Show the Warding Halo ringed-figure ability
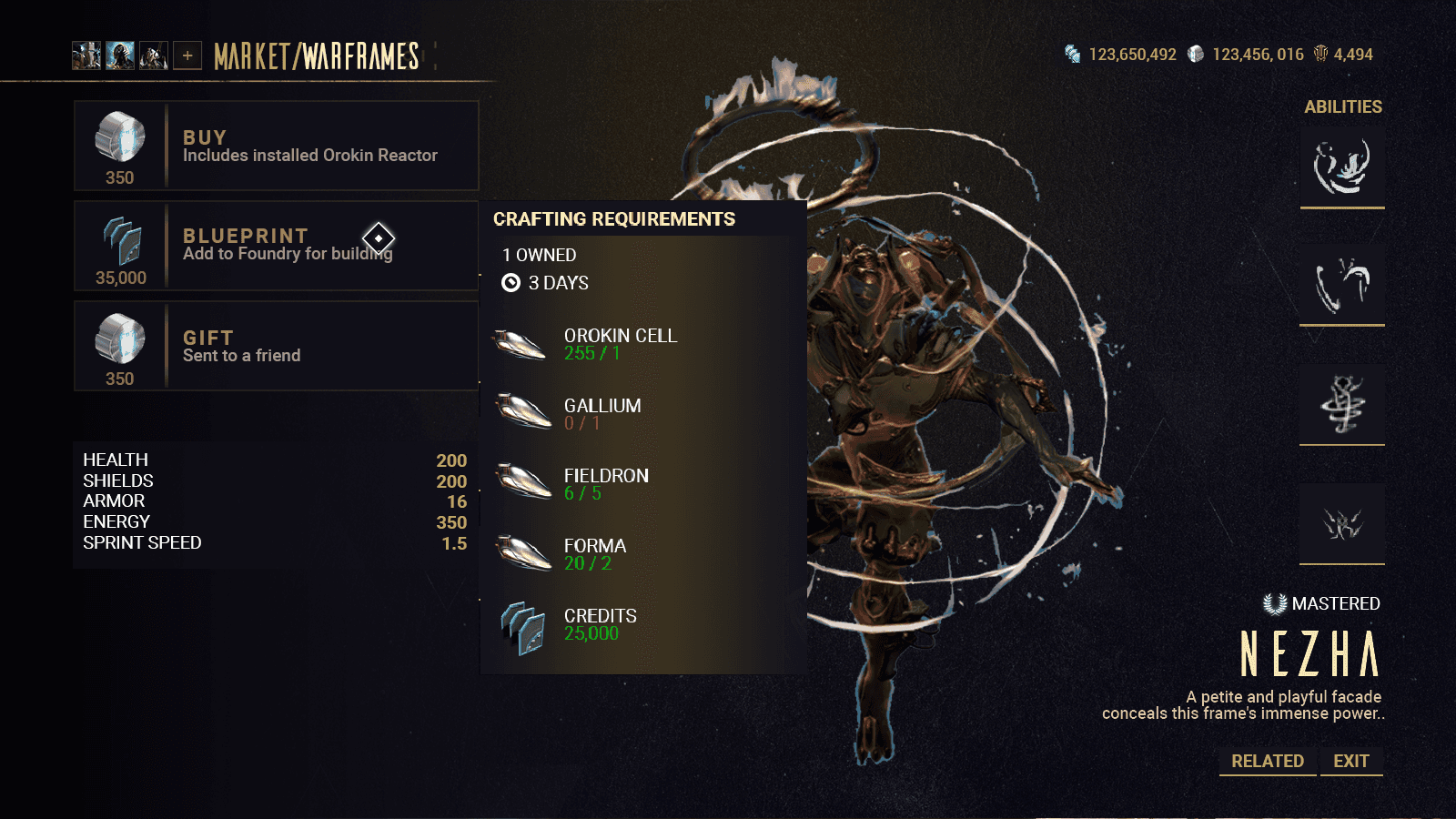Screen dimensions: 1456x819 [1342, 404]
